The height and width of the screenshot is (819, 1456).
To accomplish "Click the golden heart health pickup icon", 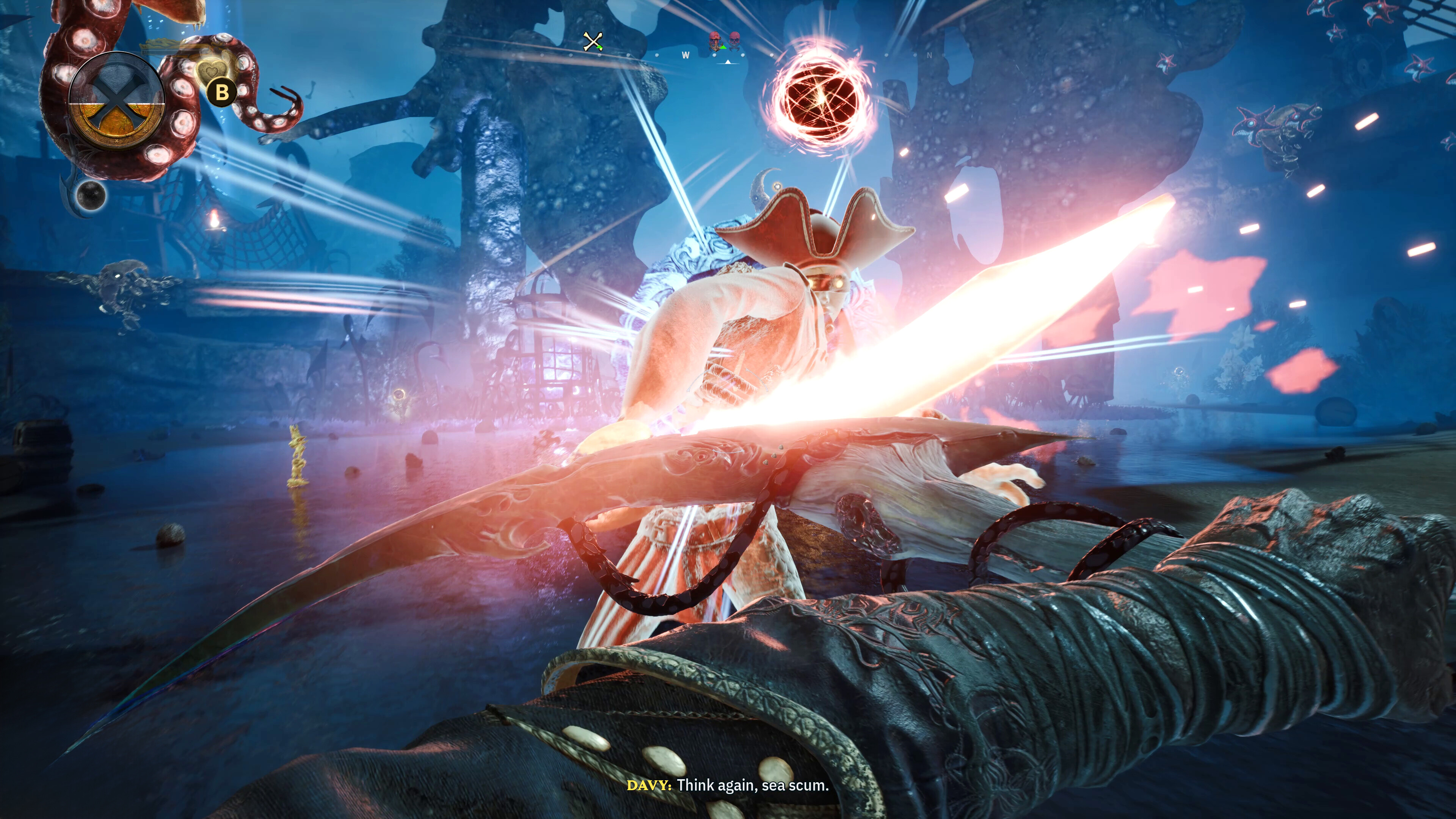I will coord(212,71).
